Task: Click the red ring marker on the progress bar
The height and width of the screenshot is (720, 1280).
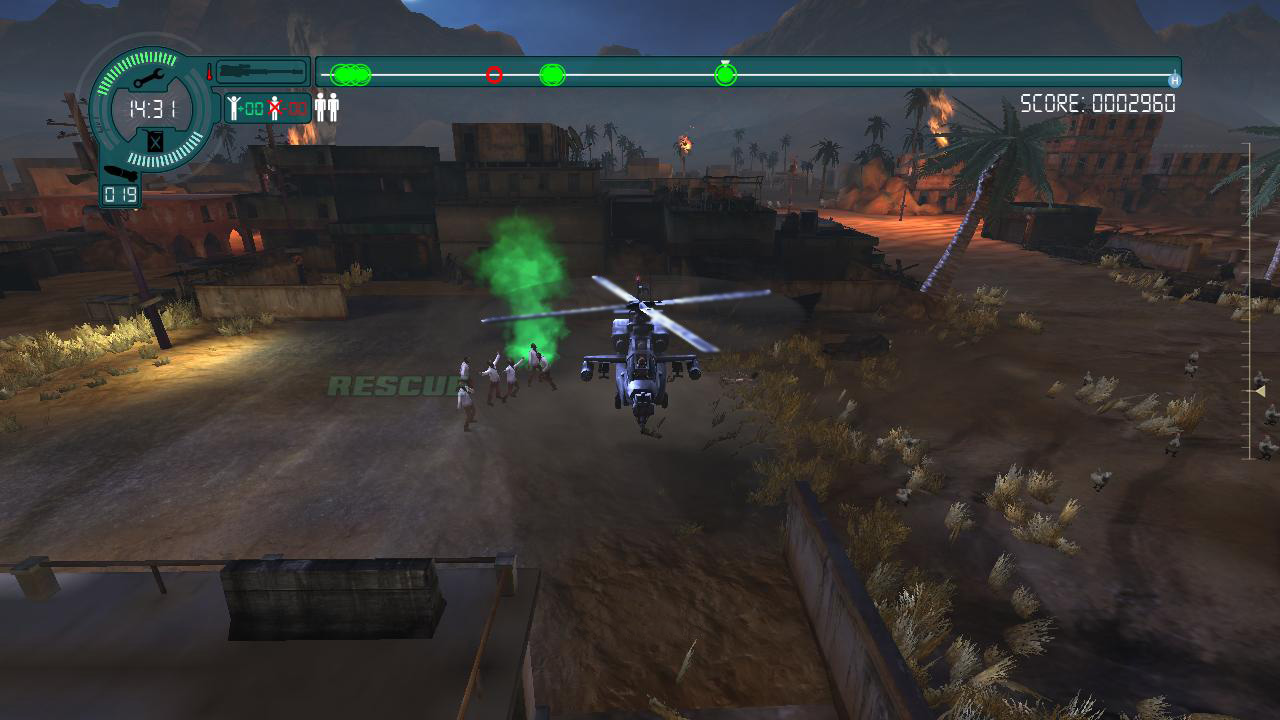Action: [x=494, y=75]
